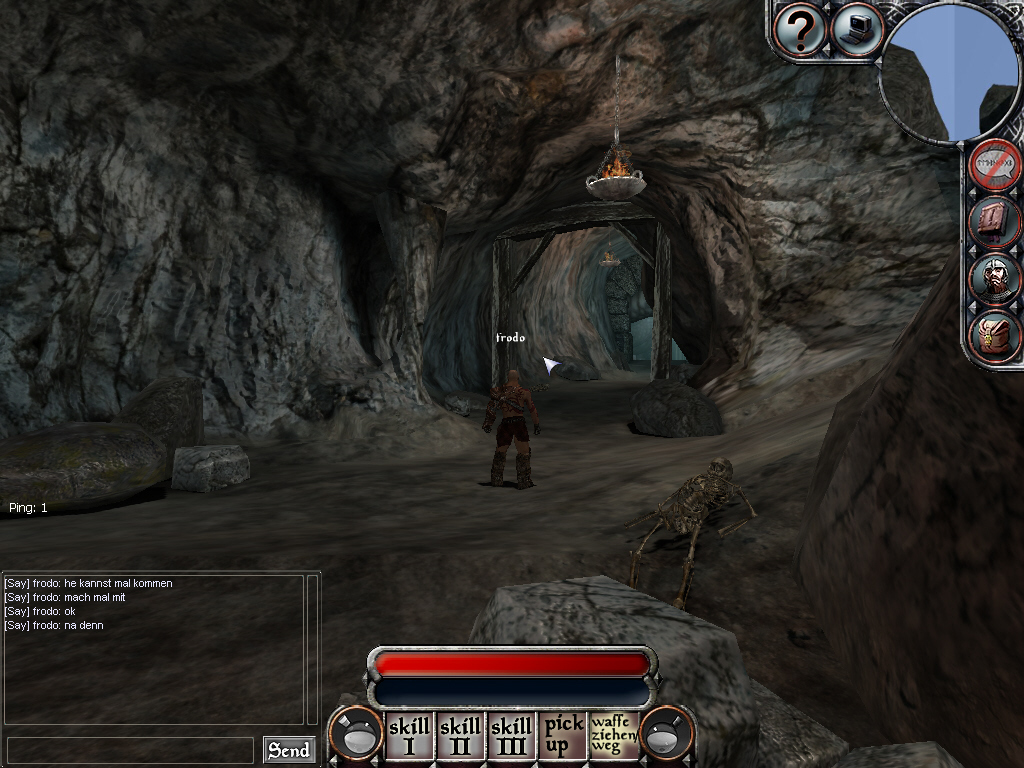Click the chat log scrollbar
This screenshot has height=768, width=1024.
tap(312, 648)
